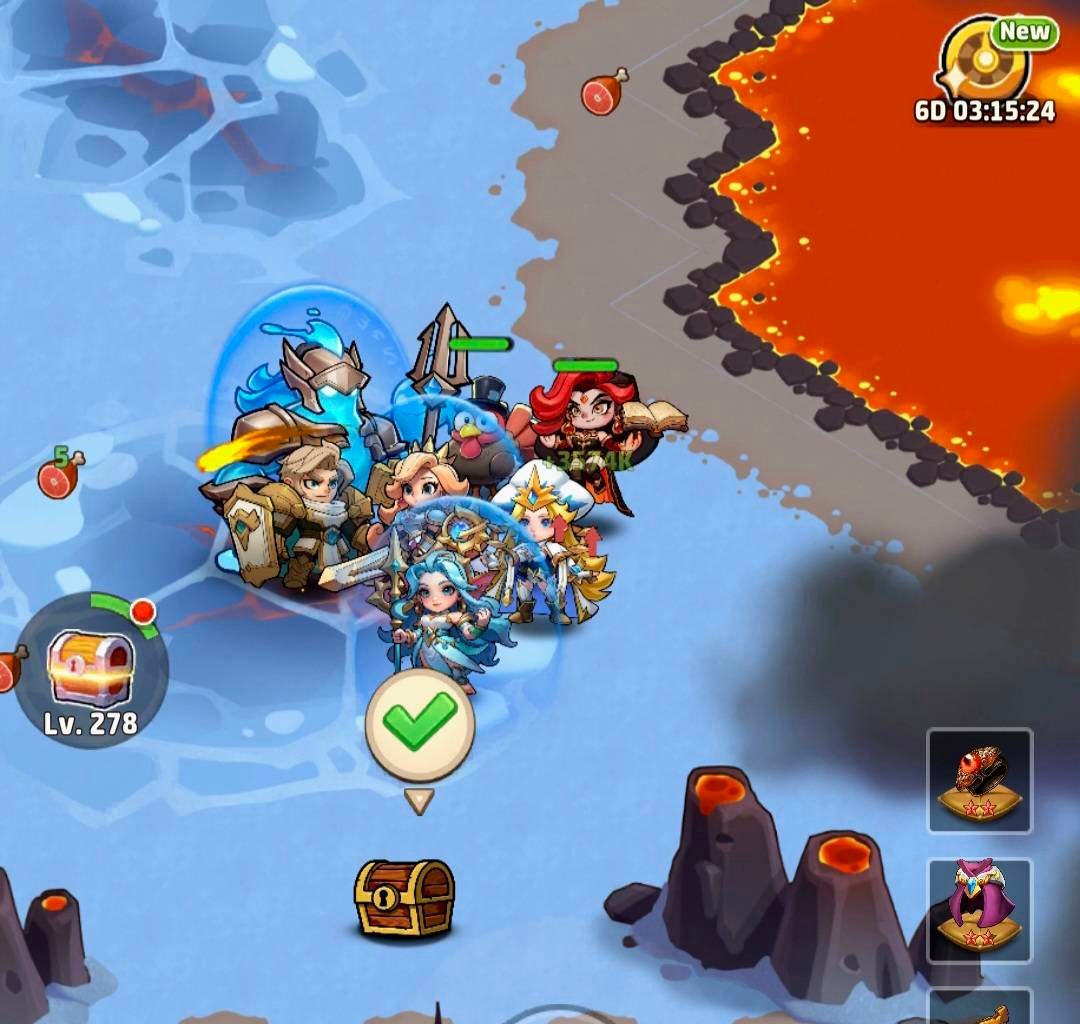Select the red gauntlet equipment slot

pos(979,781)
